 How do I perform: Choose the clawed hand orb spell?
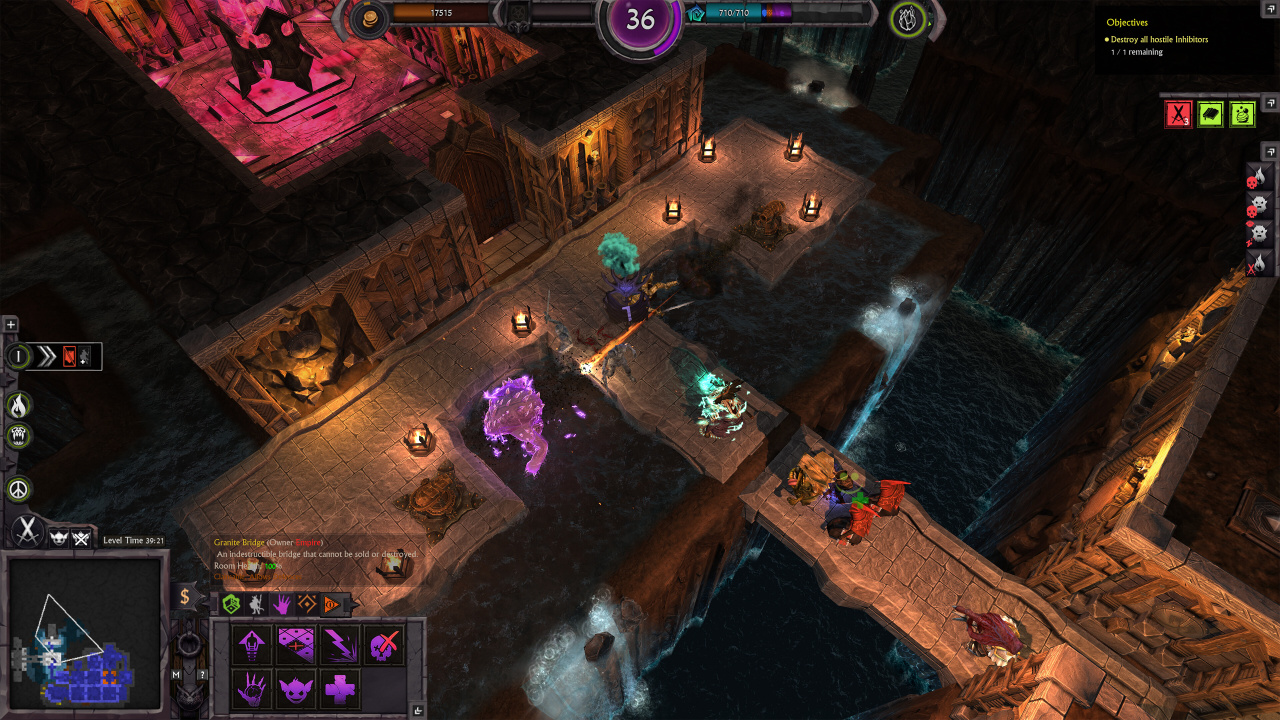coord(251,689)
